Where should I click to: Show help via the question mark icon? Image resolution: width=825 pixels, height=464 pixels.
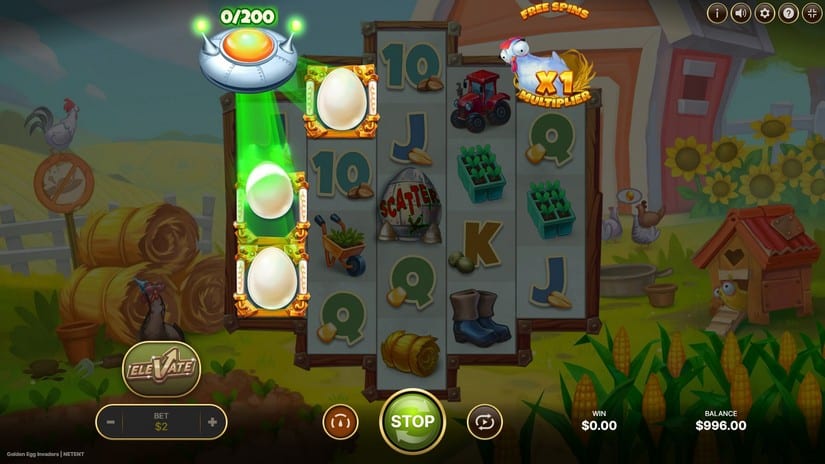[x=789, y=13]
